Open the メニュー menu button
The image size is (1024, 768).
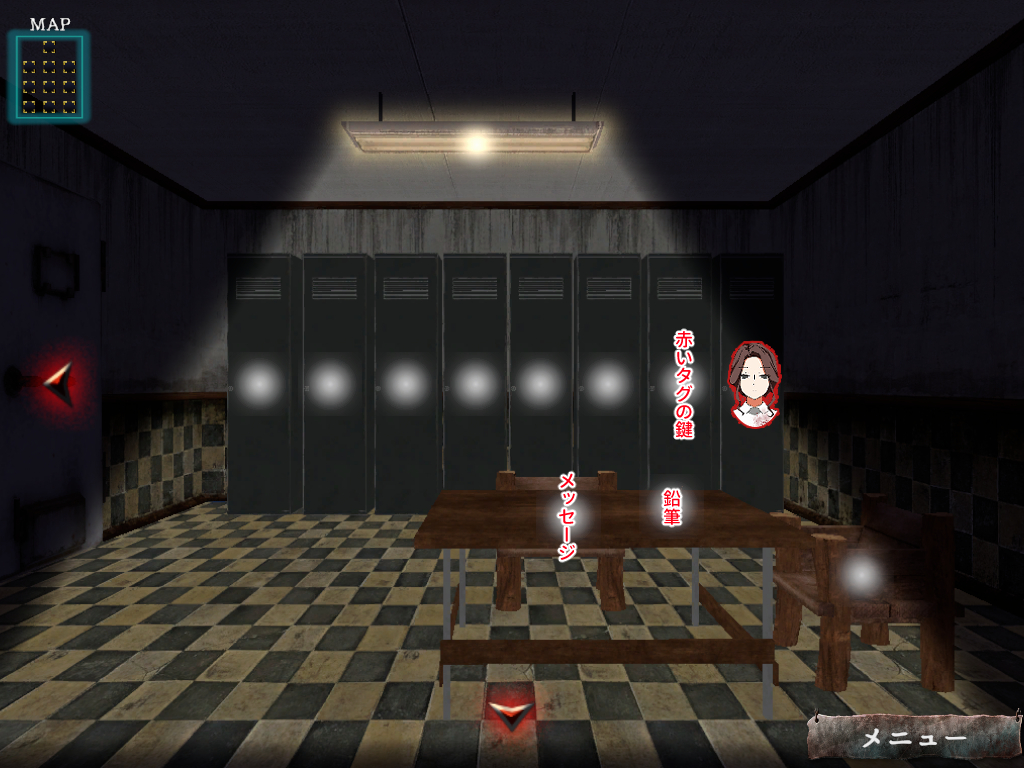pyautogui.click(x=913, y=738)
